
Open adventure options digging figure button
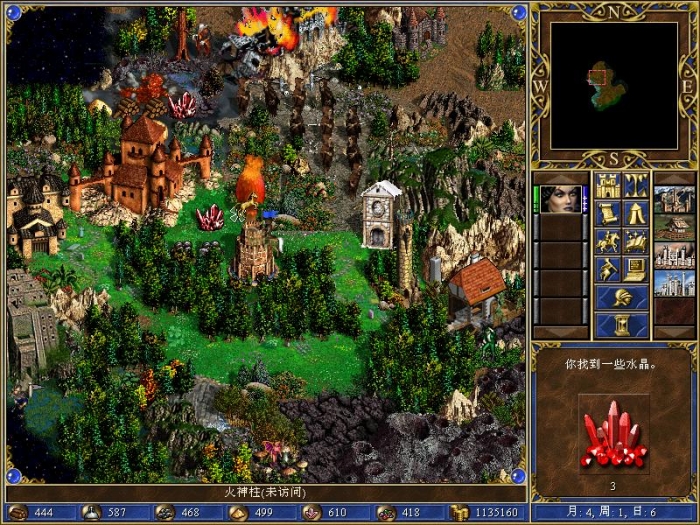click(x=607, y=269)
